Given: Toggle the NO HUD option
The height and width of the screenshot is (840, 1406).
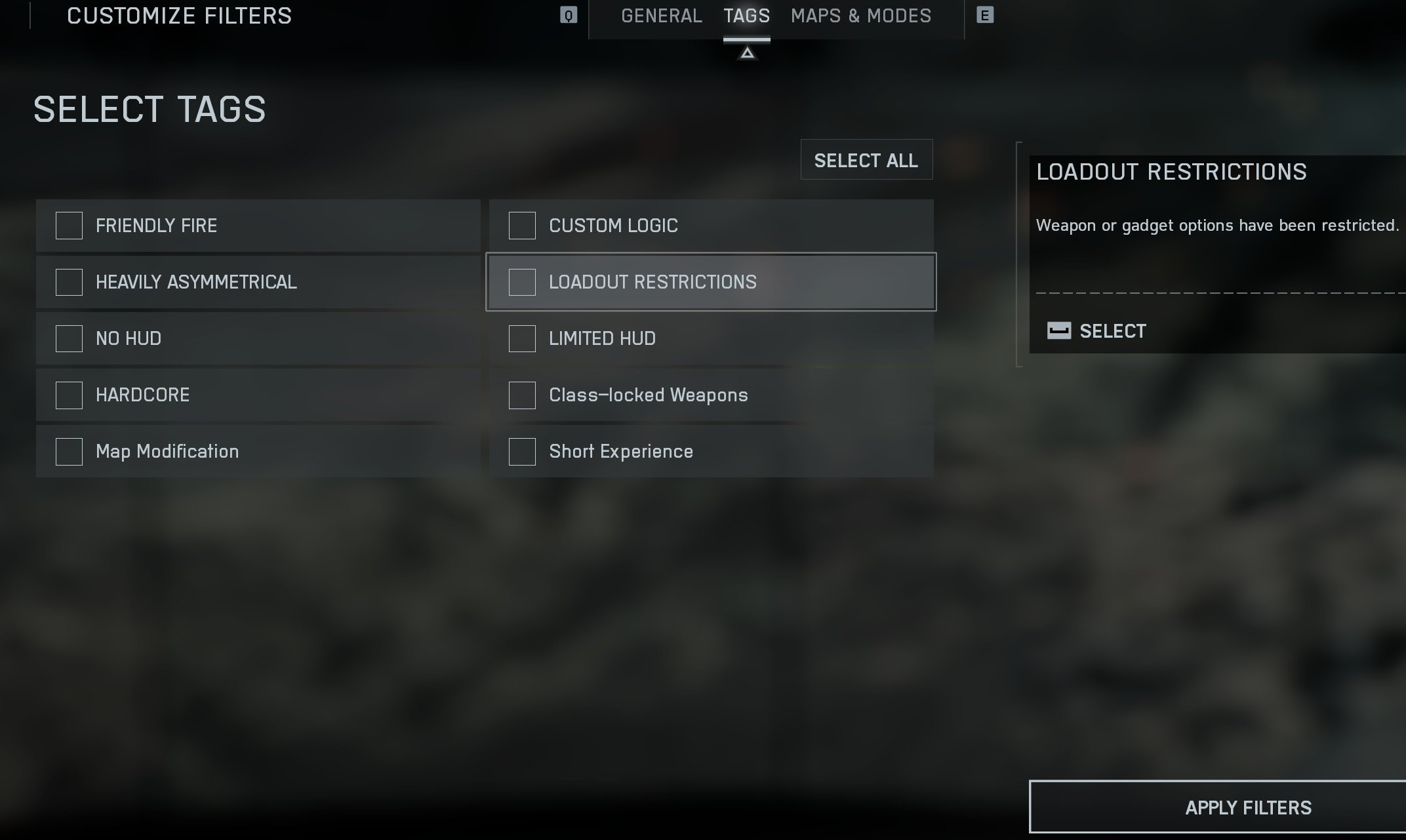Looking at the screenshot, I should (68, 338).
